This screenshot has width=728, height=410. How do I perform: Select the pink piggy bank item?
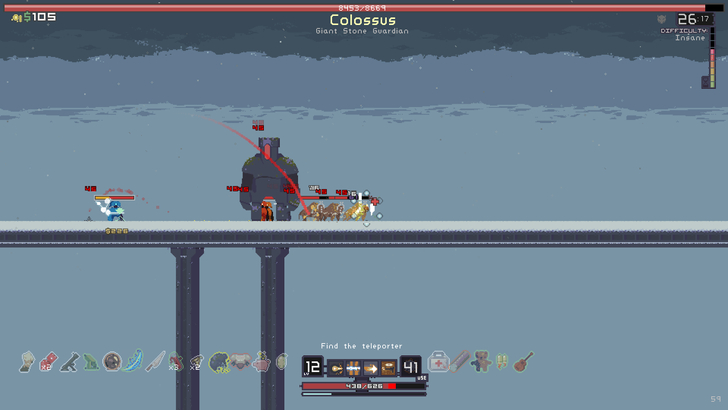click(x=262, y=361)
